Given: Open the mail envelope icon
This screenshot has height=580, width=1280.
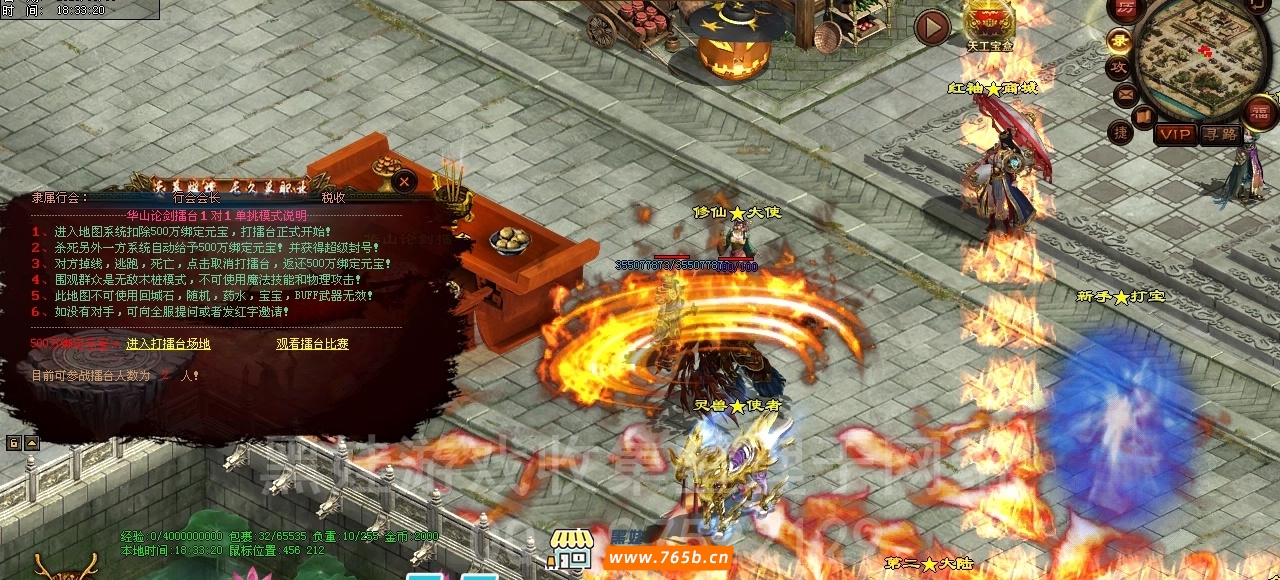Looking at the screenshot, I should click(x=1126, y=95).
